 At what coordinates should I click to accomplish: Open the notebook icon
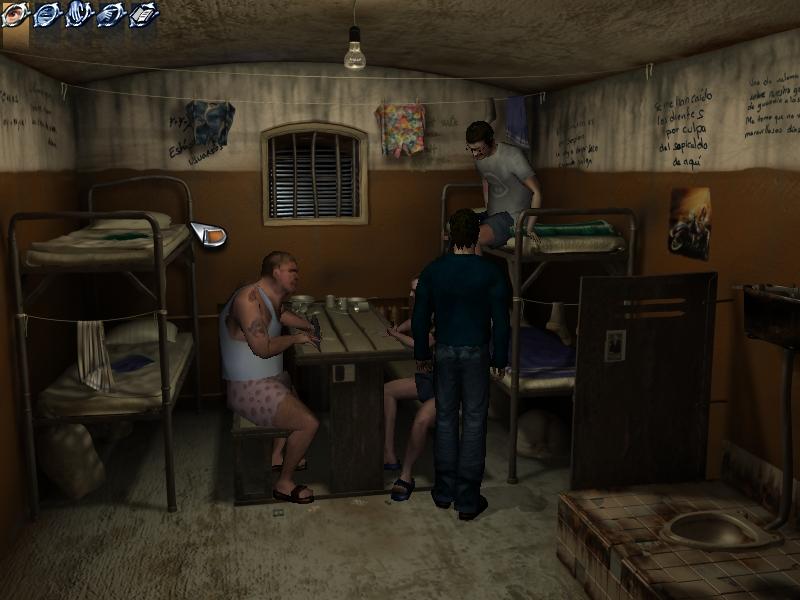click(x=144, y=14)
